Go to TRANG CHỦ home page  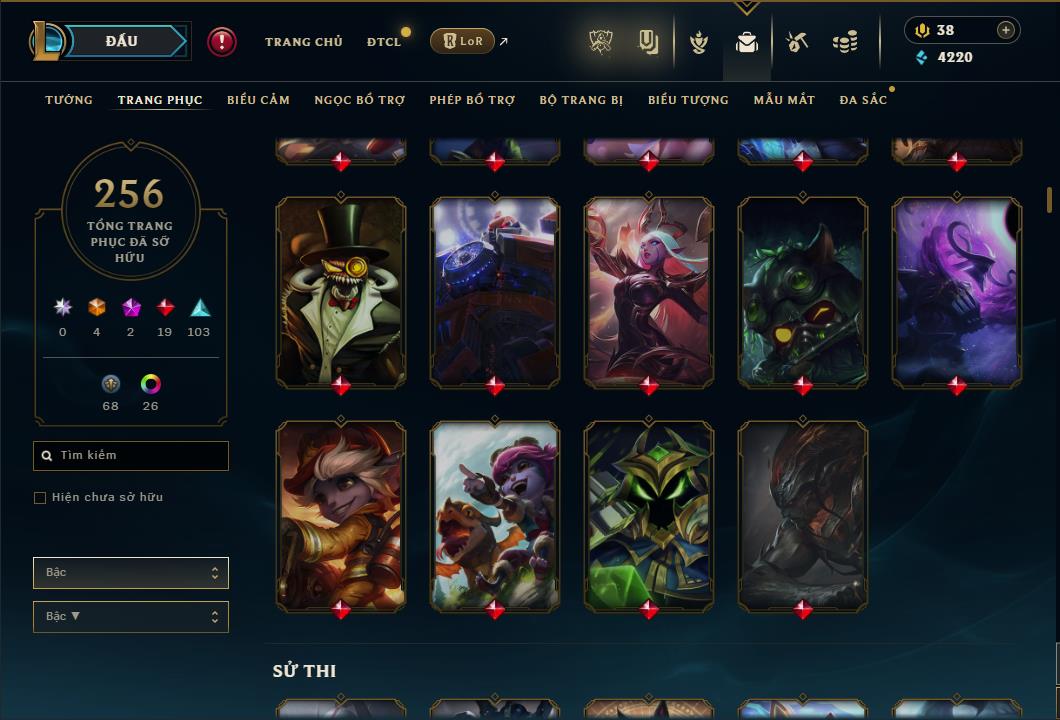coord(303,42)
